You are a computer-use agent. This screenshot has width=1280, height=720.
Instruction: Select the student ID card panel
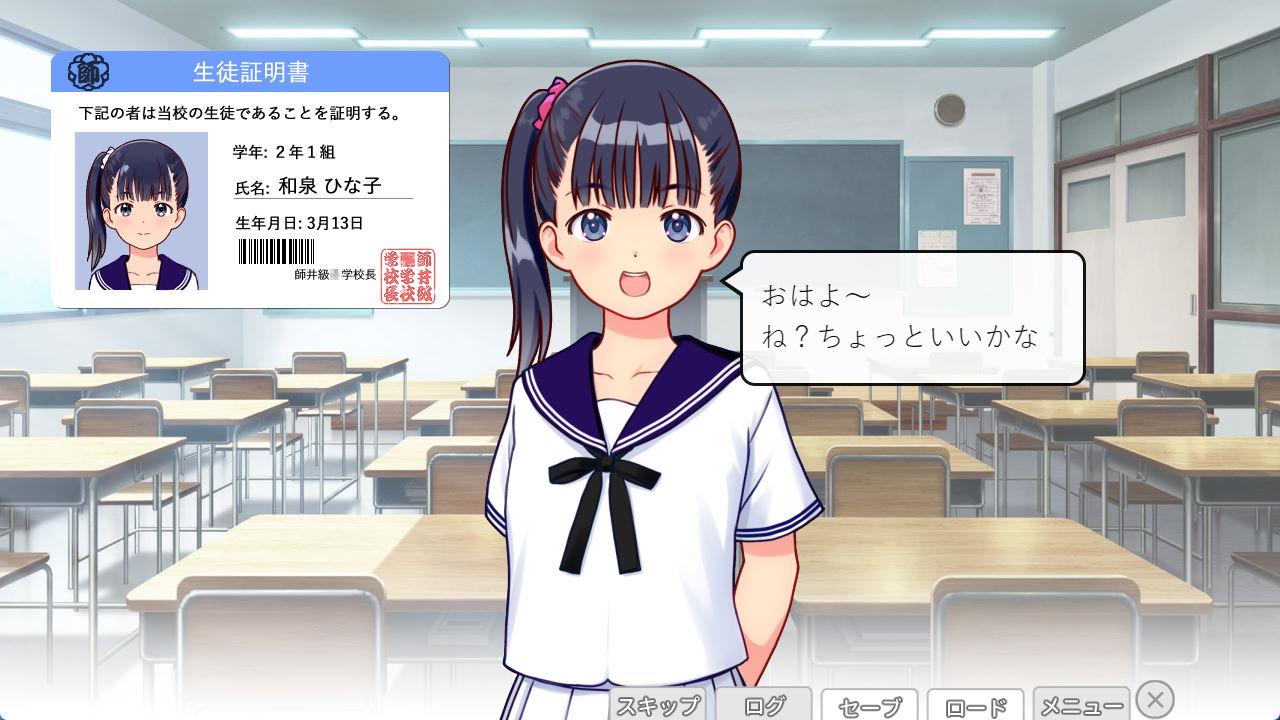pos(250,180)
